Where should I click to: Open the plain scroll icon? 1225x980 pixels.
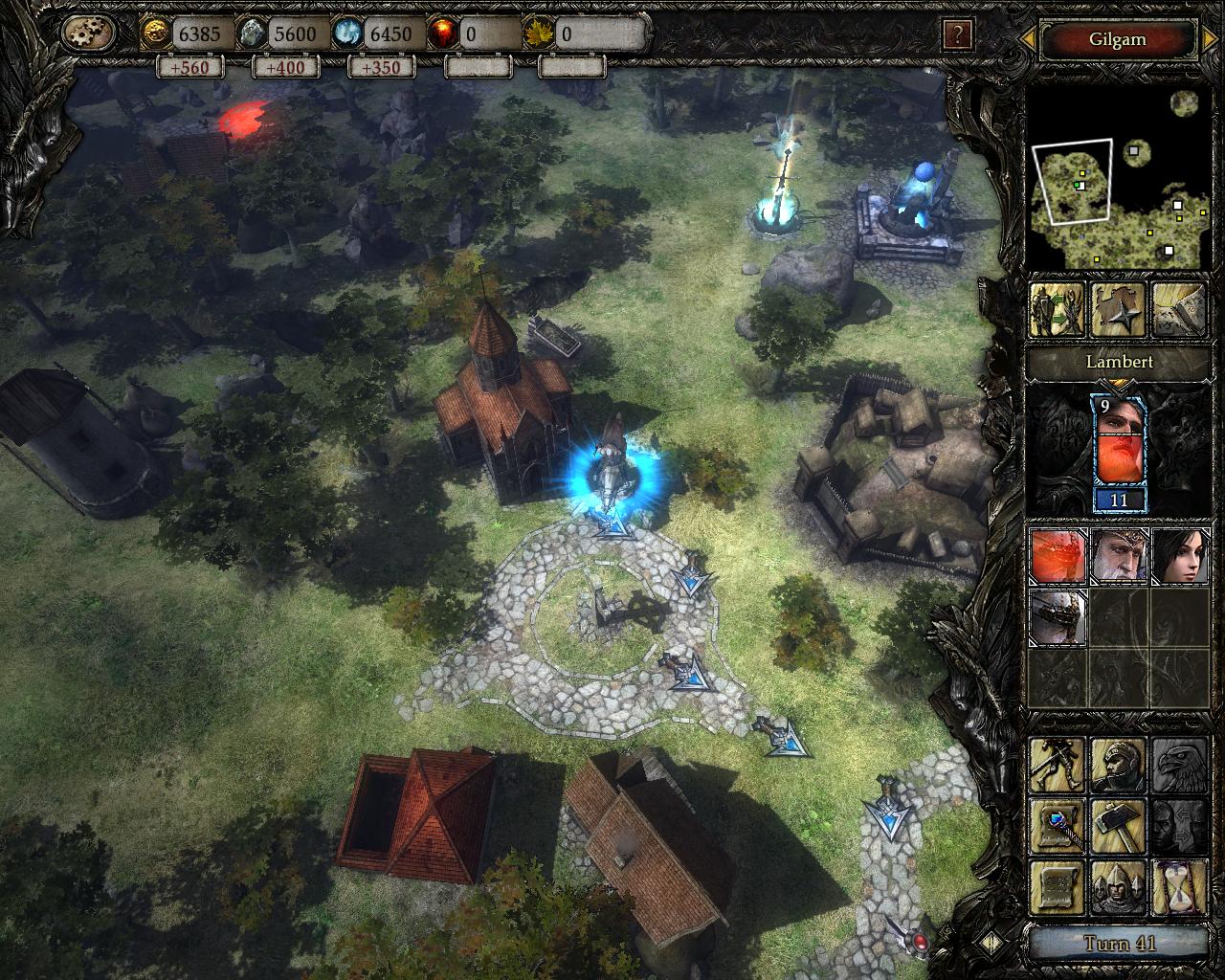[1058, 886]
